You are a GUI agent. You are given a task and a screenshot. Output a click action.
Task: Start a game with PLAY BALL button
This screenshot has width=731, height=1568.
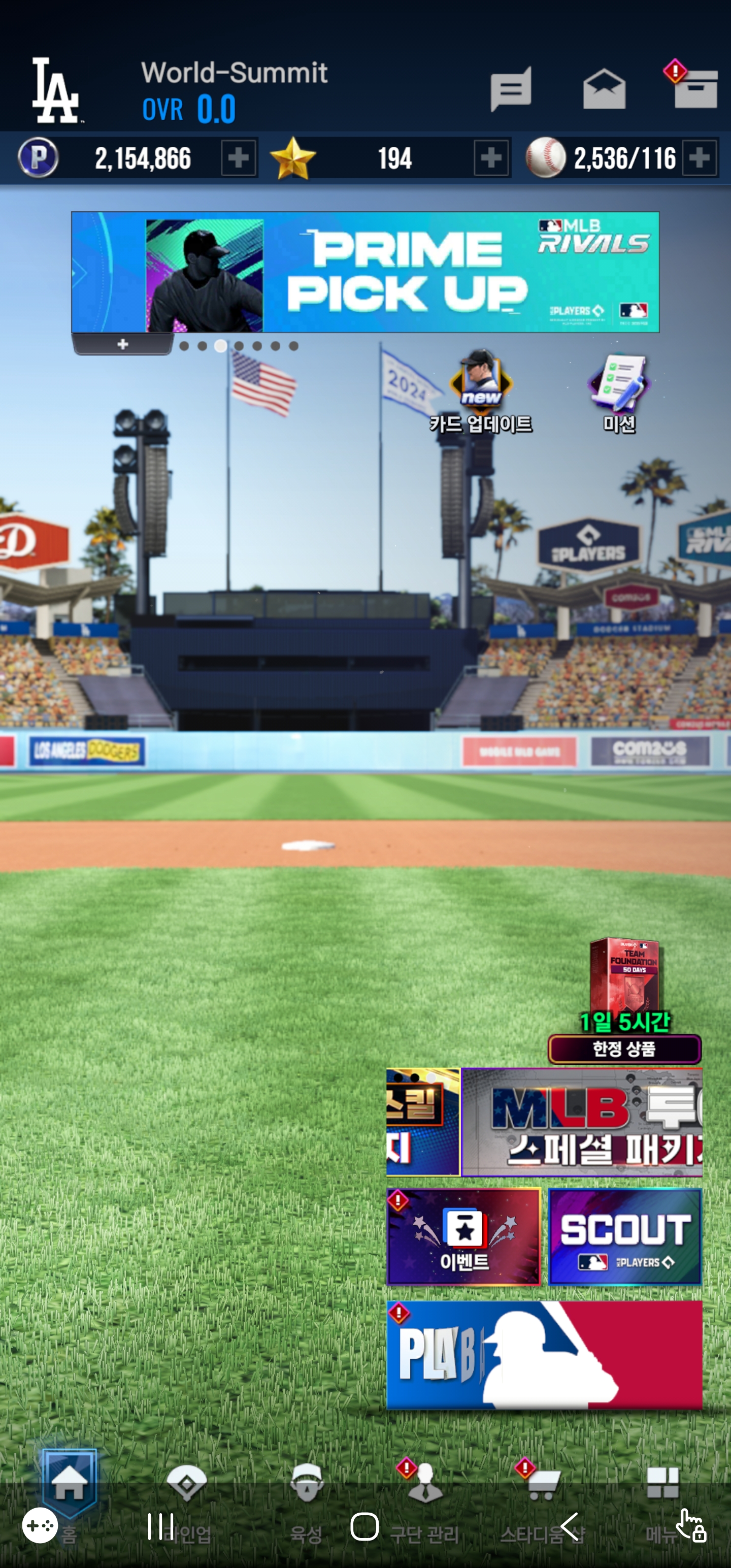[544, 1355]
